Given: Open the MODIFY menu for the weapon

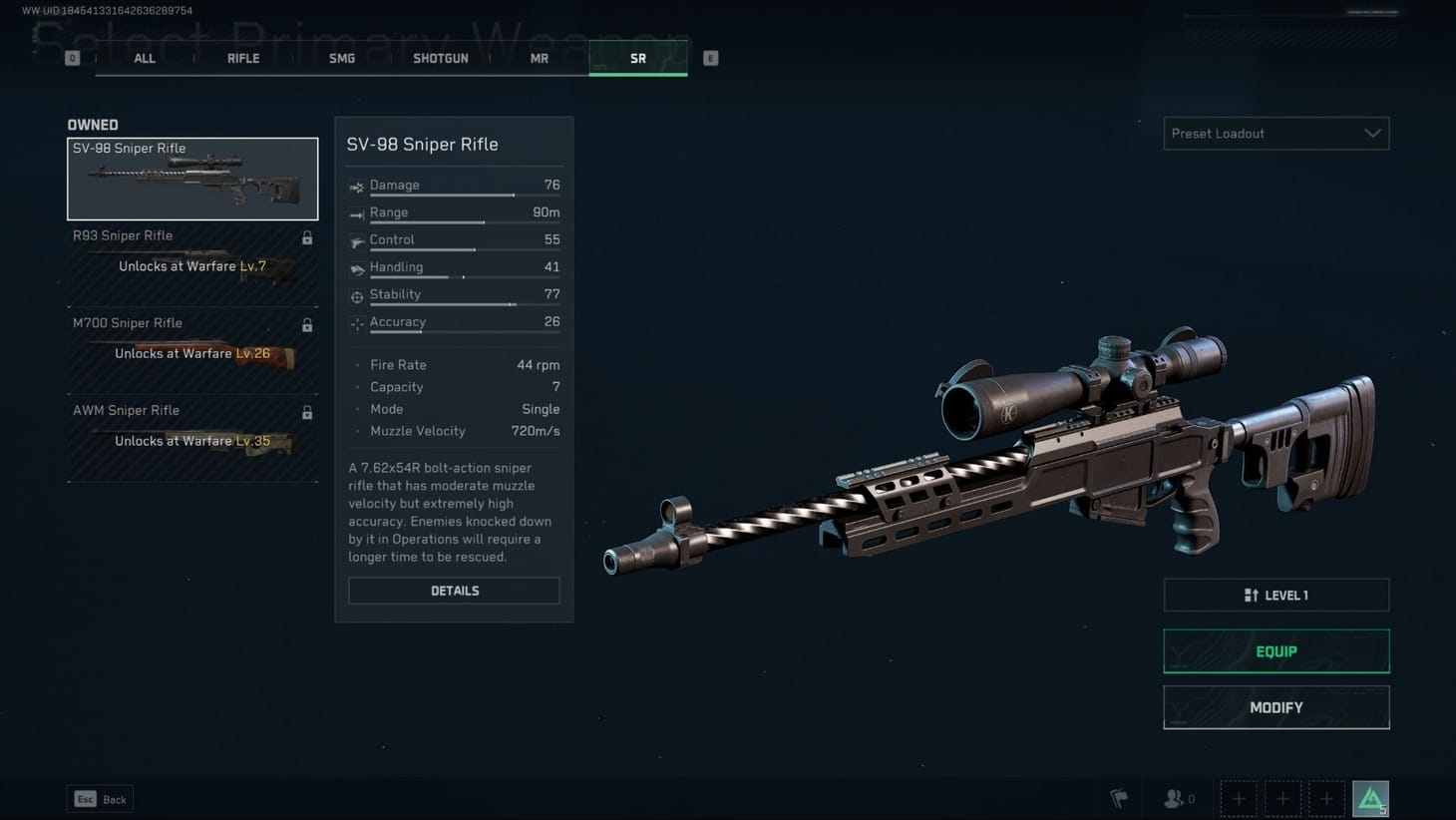Looking at the screenshot, I should [x=1276, y=707].
